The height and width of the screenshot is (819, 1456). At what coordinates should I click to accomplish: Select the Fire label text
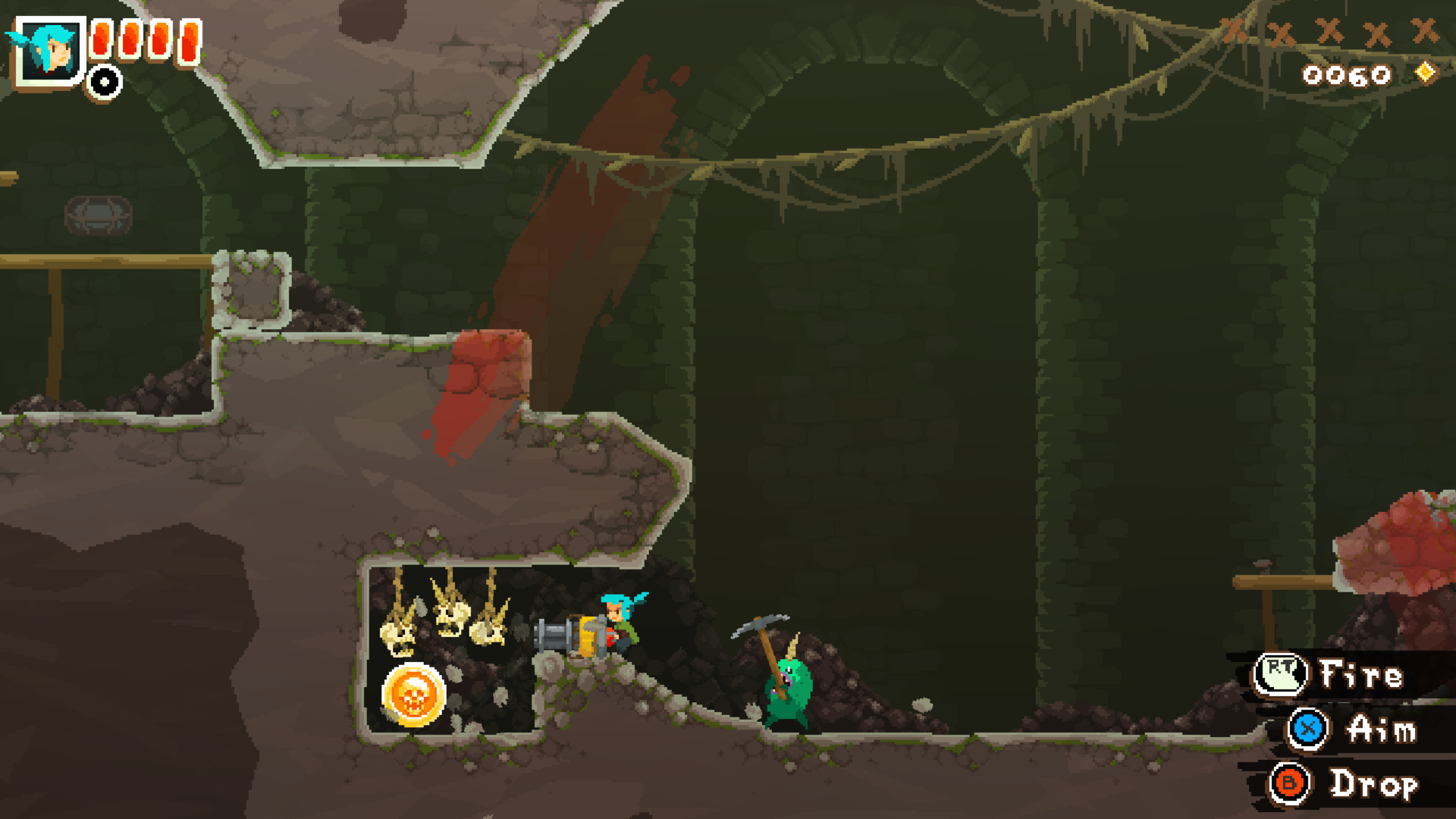(1360, 674)
